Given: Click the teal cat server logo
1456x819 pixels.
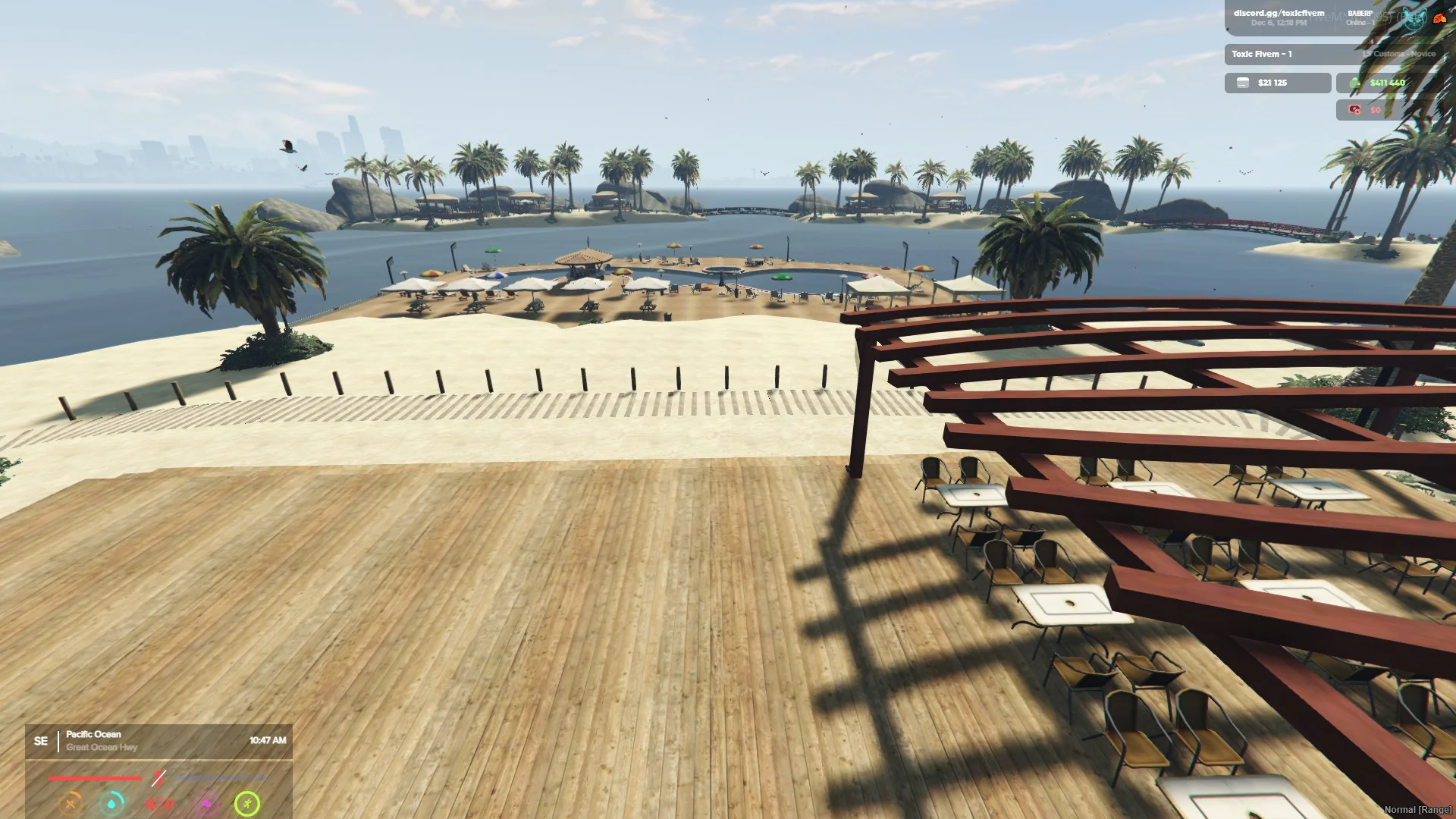Looking at the screenshot, I should coord(1414,20).
